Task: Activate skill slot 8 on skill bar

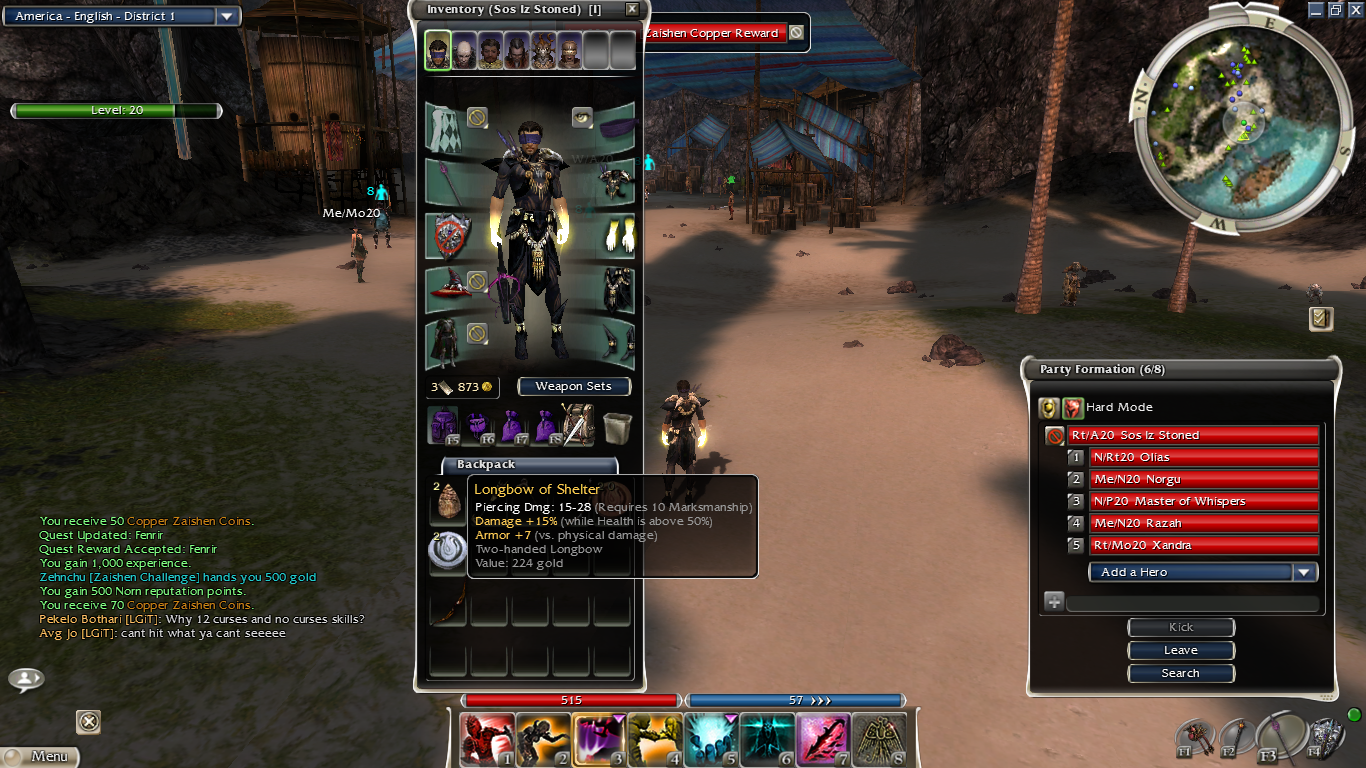Action: tap(879, 739)
